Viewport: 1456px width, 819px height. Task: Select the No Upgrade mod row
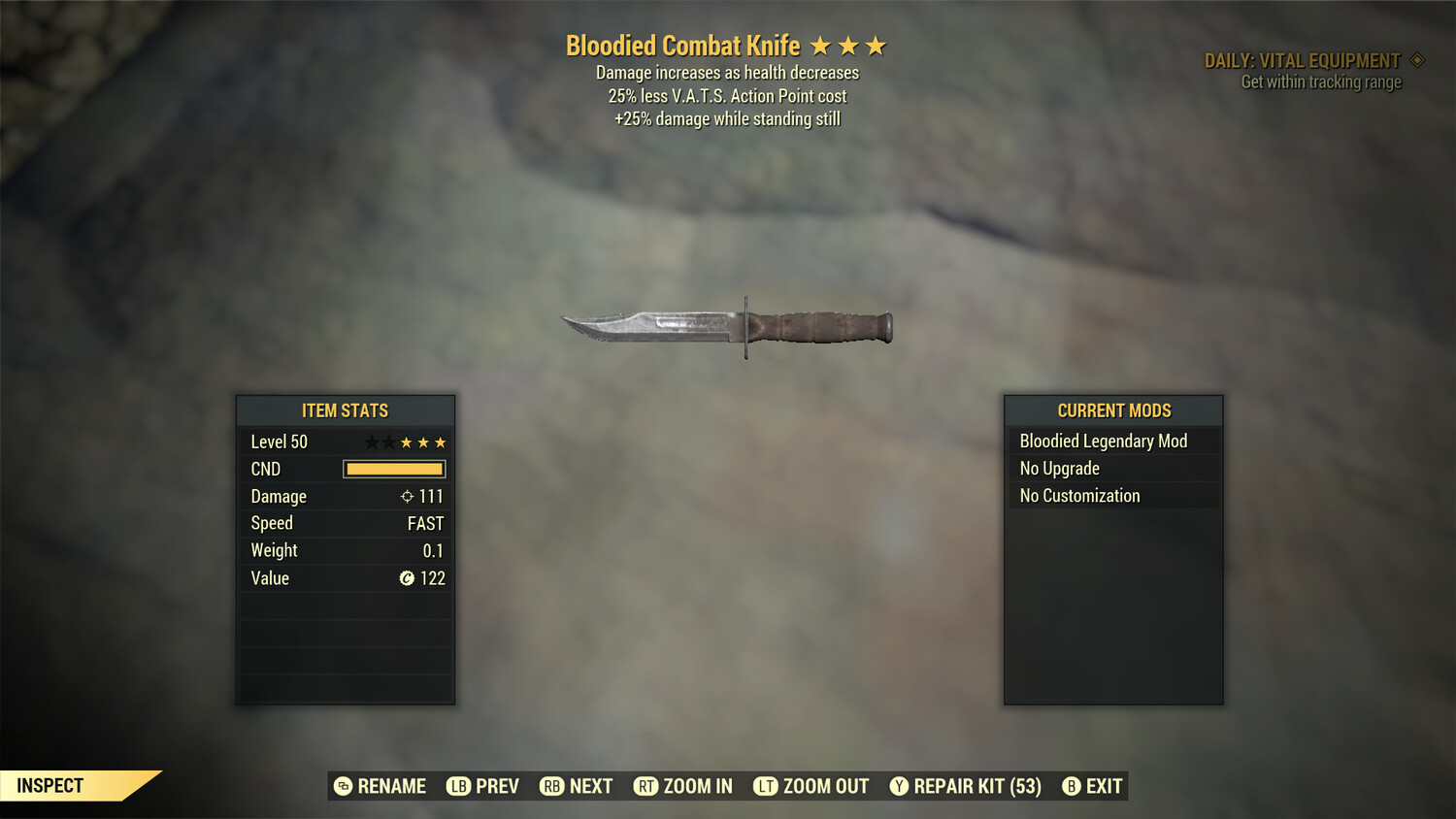(1112, 469)
